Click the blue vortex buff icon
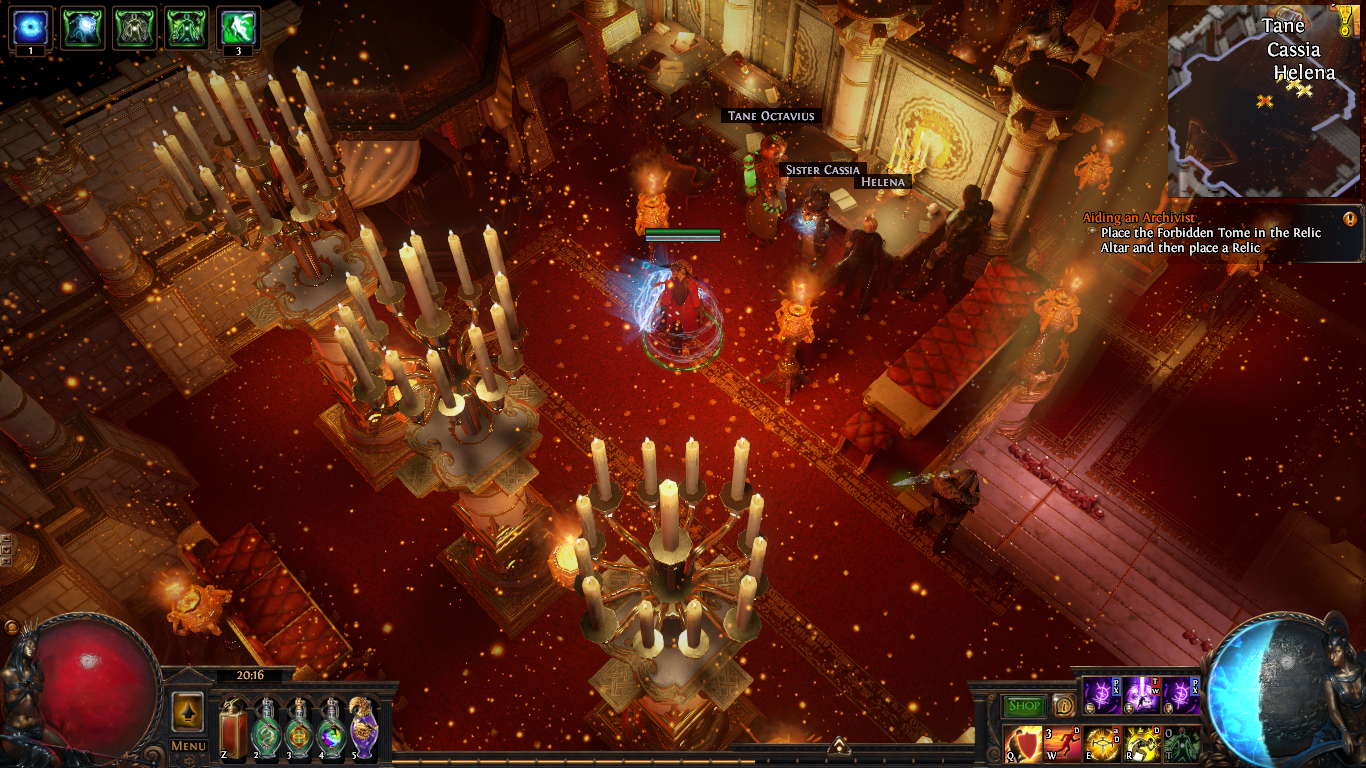This screenshot has height=768, width=1366. click(31, 27)
